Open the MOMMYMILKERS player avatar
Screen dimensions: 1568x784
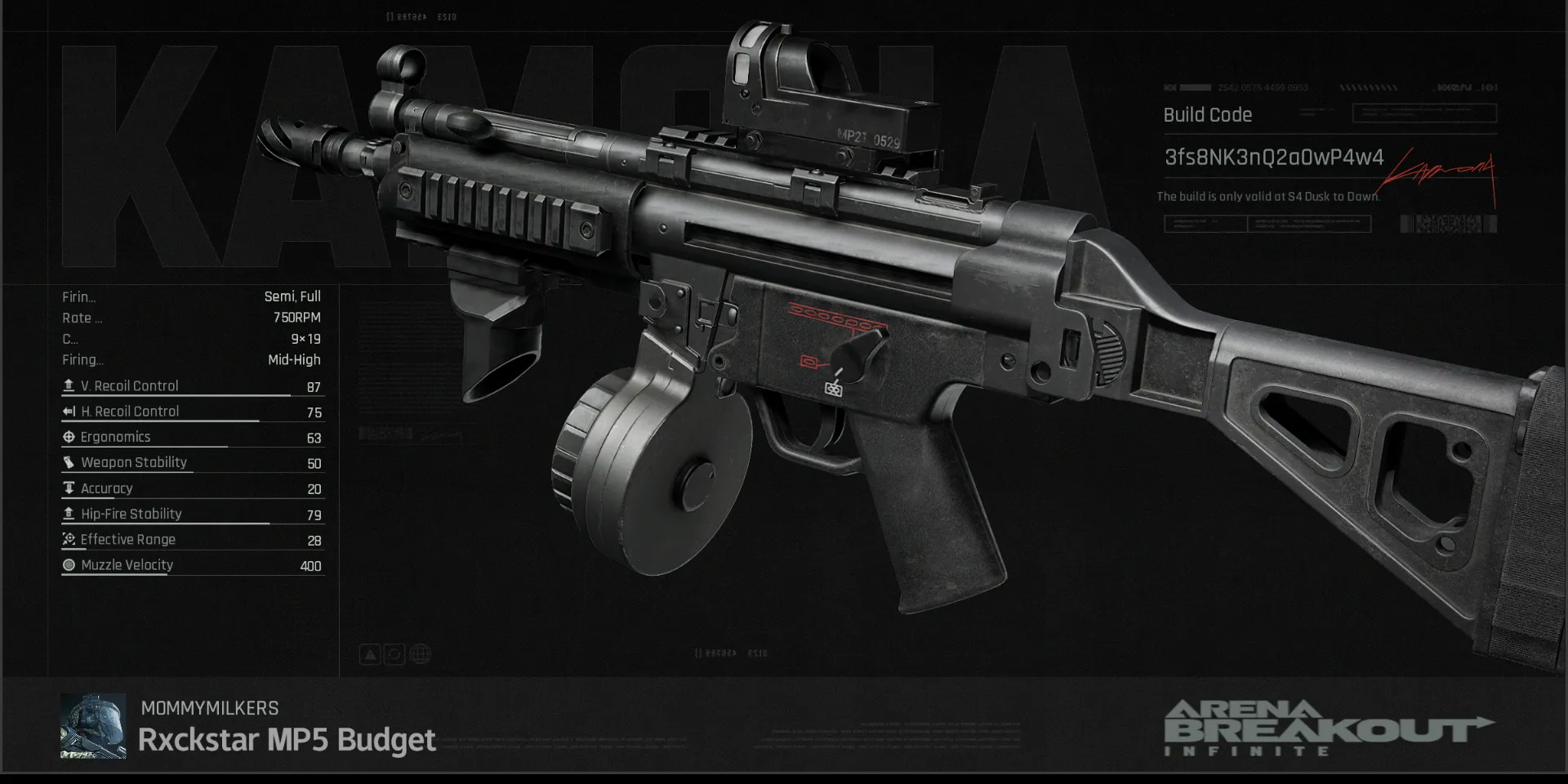[93, 726]
